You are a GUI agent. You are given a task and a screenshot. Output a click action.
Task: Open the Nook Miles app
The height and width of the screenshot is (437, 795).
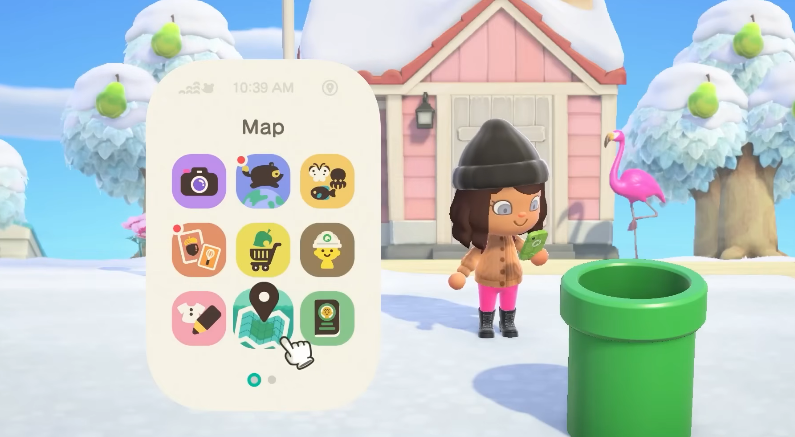click(263, 181)
